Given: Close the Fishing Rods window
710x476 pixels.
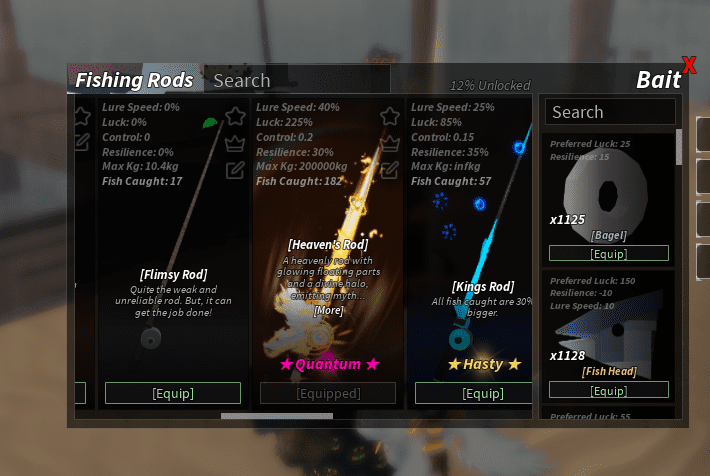Looking at the screenshot, I should [689, 66].
